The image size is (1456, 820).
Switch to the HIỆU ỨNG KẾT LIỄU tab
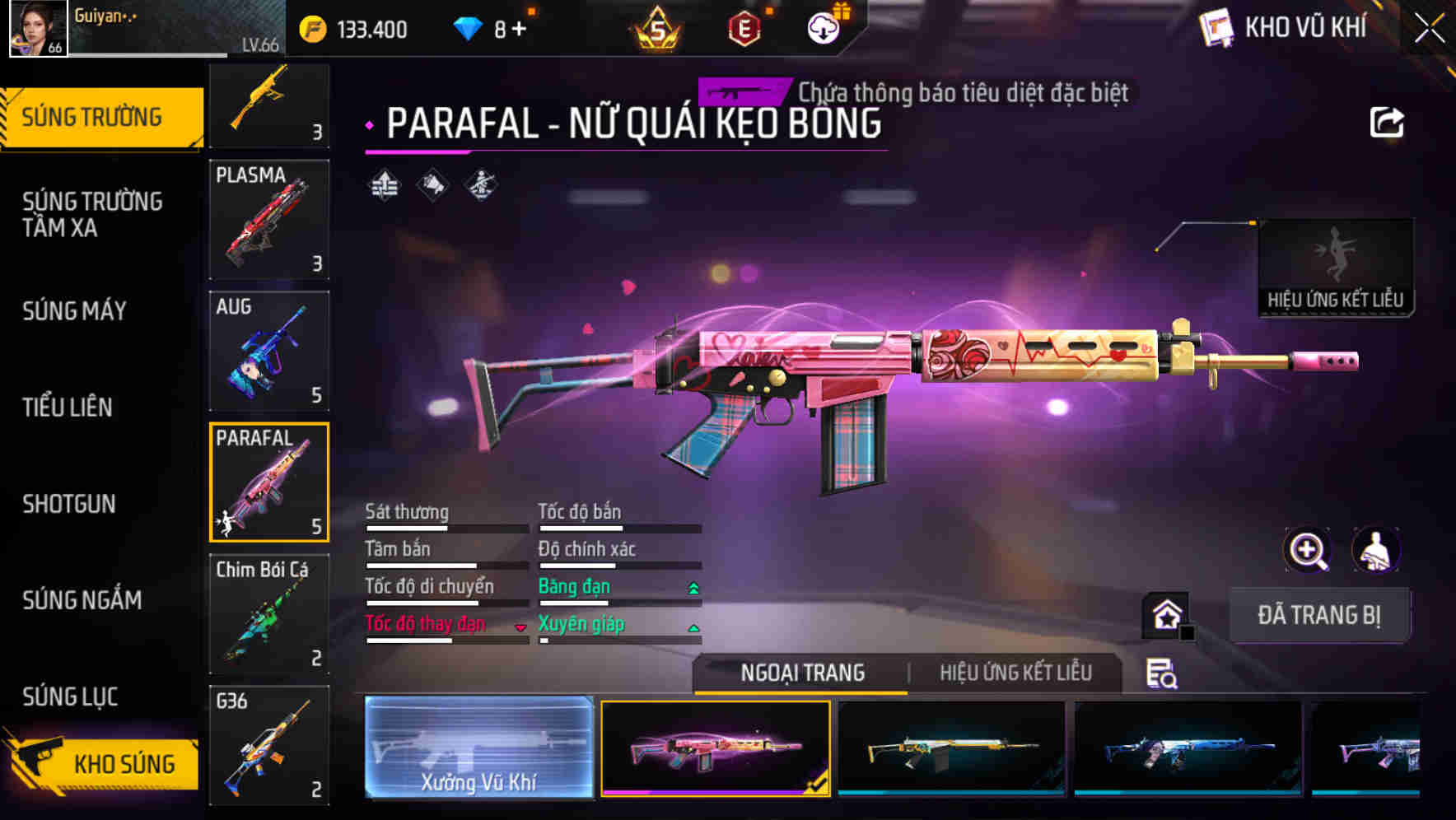[1013, 673]
